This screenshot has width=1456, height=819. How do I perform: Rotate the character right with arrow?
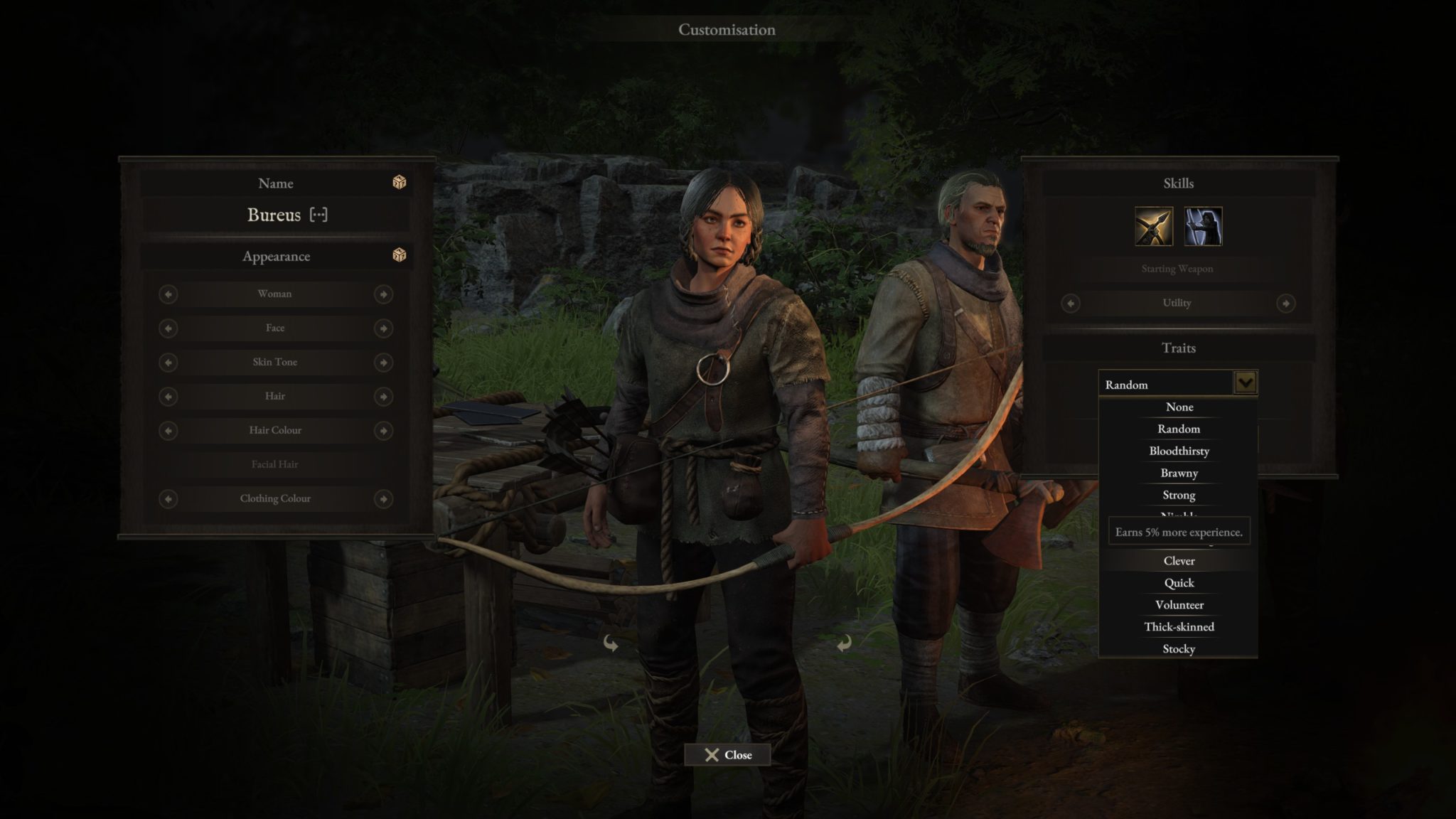[x=844, y=643]
